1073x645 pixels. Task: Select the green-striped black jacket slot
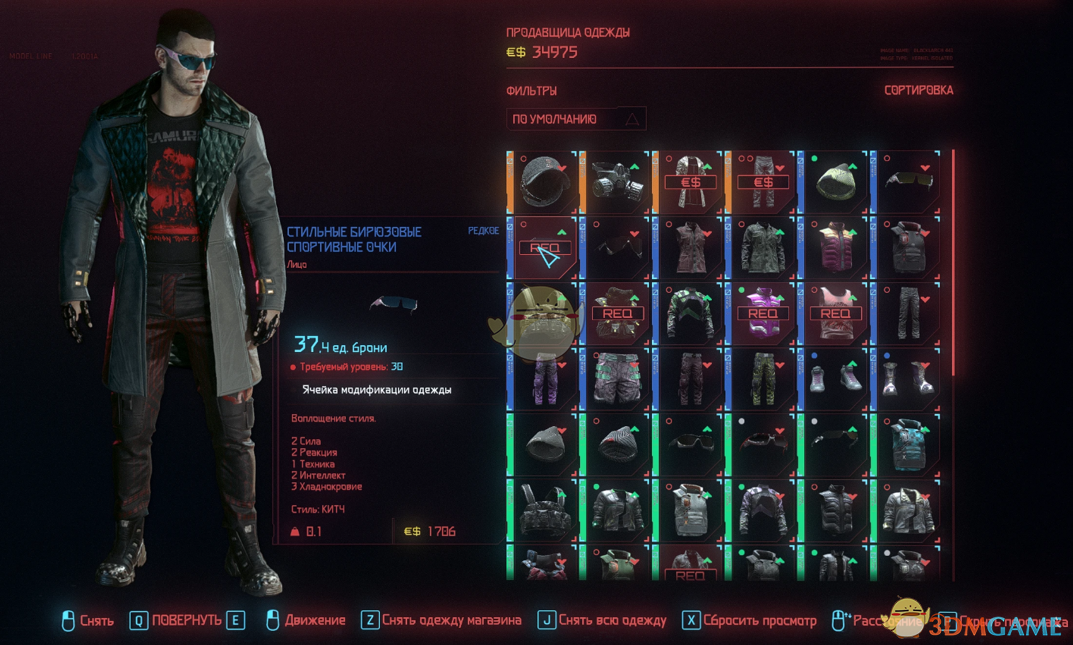point(690,312)
